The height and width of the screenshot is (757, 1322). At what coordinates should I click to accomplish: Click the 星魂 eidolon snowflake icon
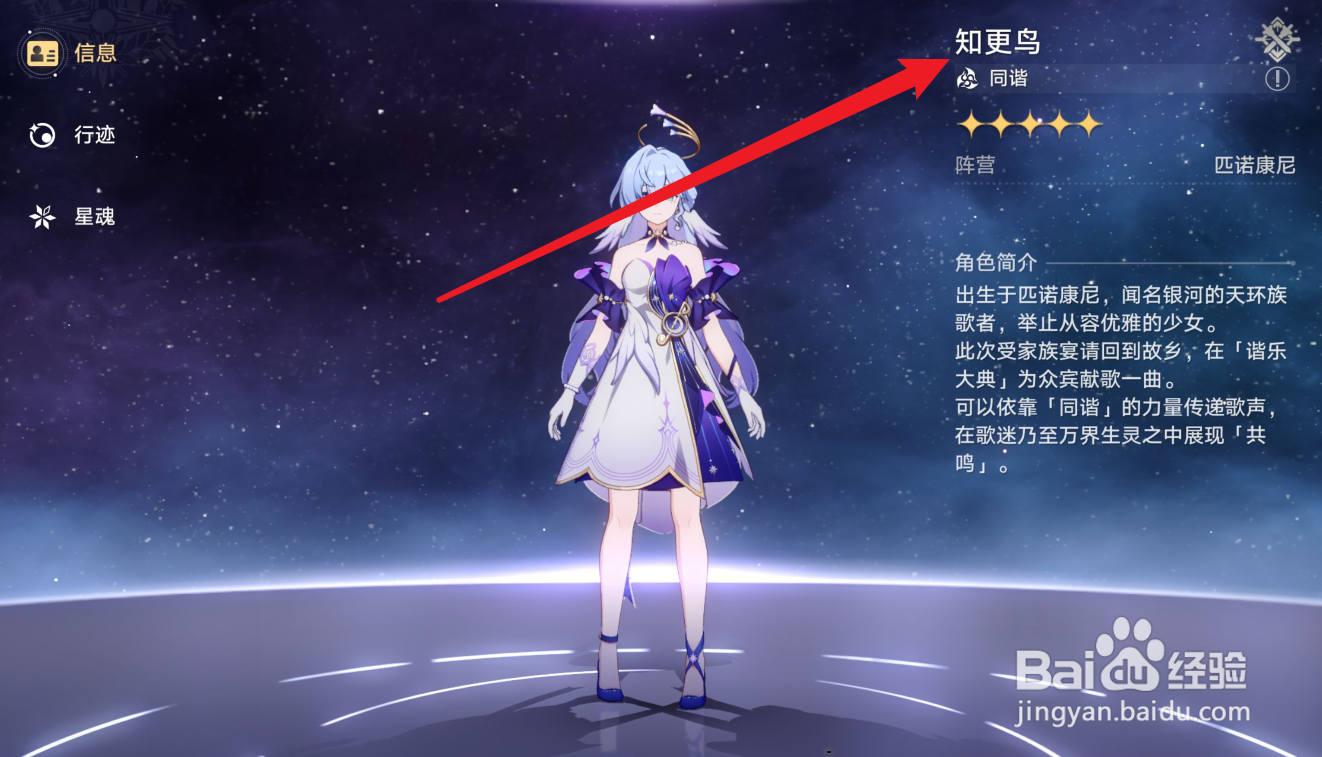tap(41, 216)
